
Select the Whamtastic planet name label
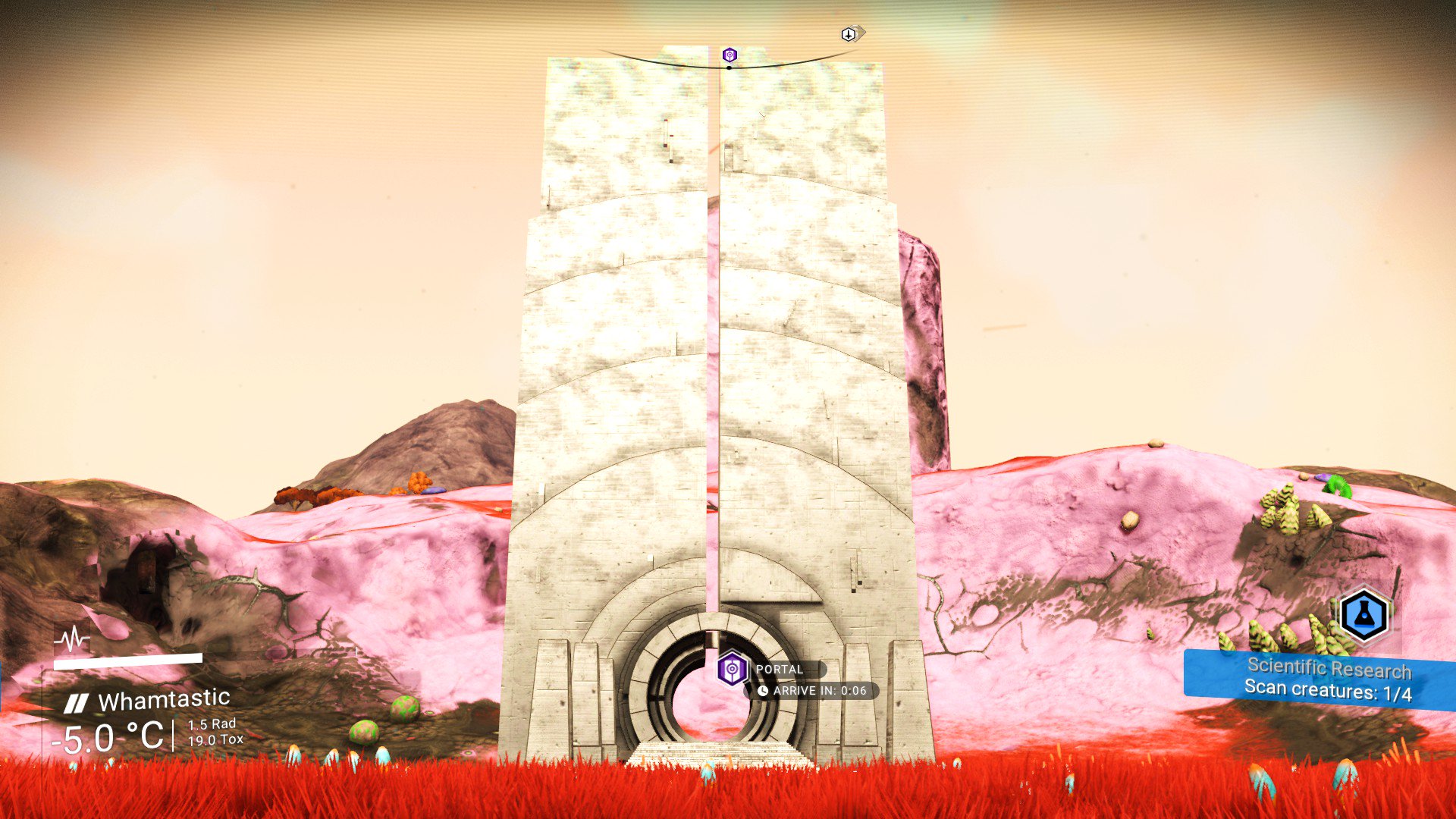pos(164,699)
